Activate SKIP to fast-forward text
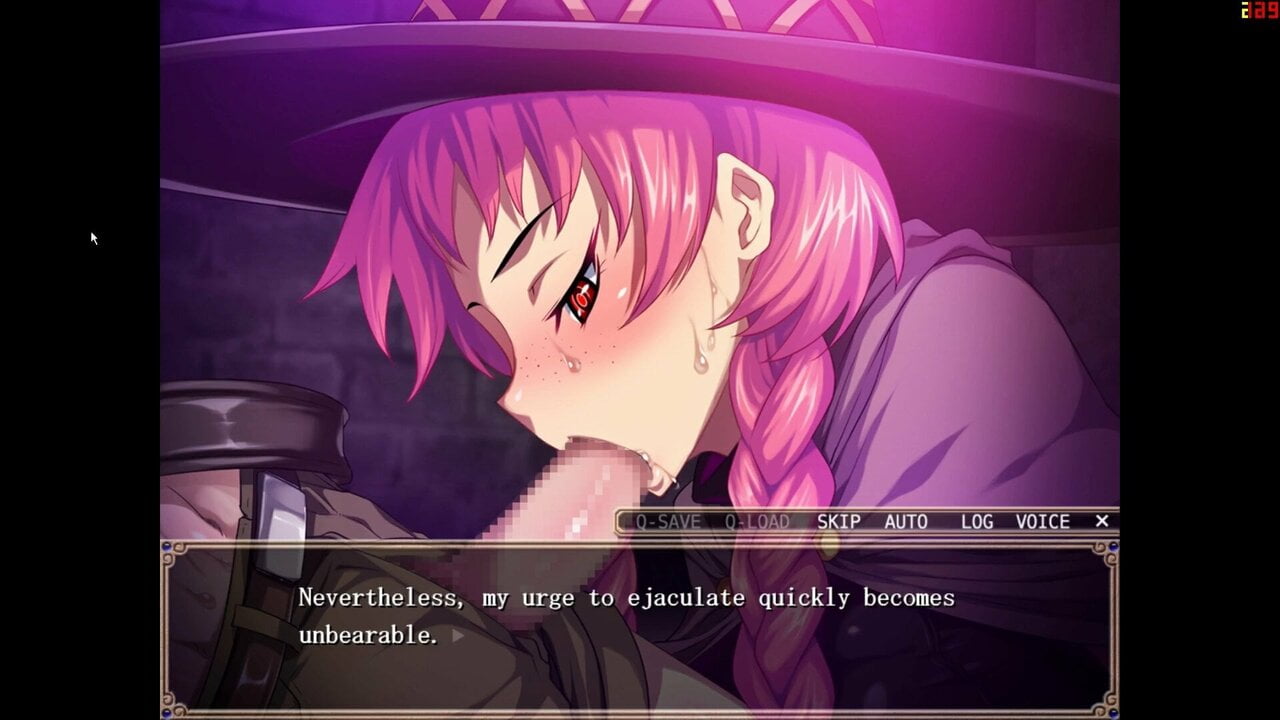 tap(838, 522)
